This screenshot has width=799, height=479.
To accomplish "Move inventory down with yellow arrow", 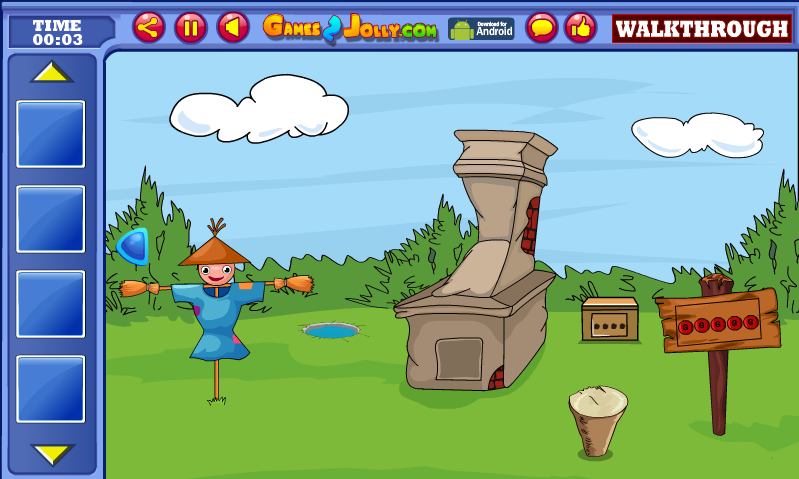I will tap(52, 454).
